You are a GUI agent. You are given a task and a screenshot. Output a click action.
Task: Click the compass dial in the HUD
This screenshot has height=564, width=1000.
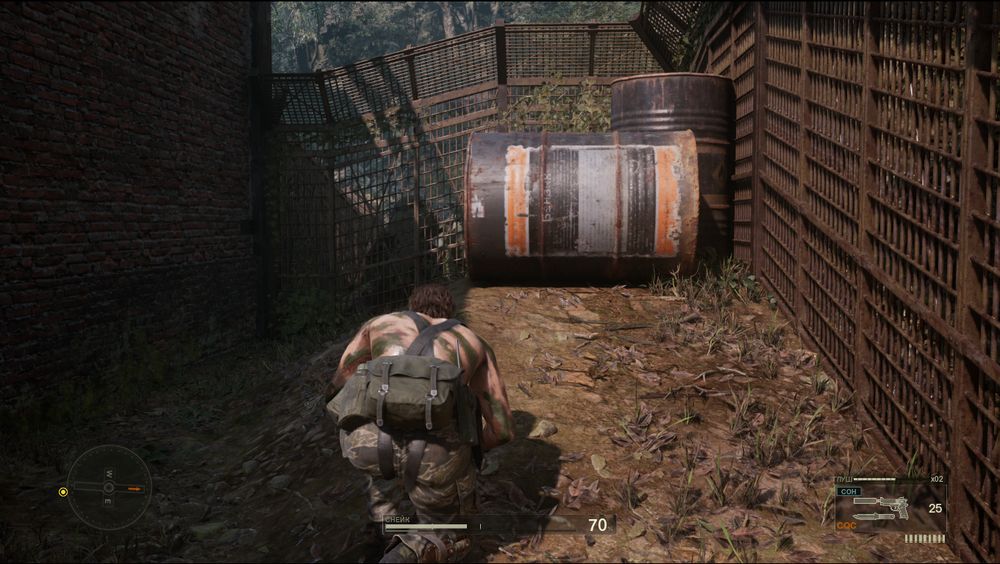click(109, 488)
